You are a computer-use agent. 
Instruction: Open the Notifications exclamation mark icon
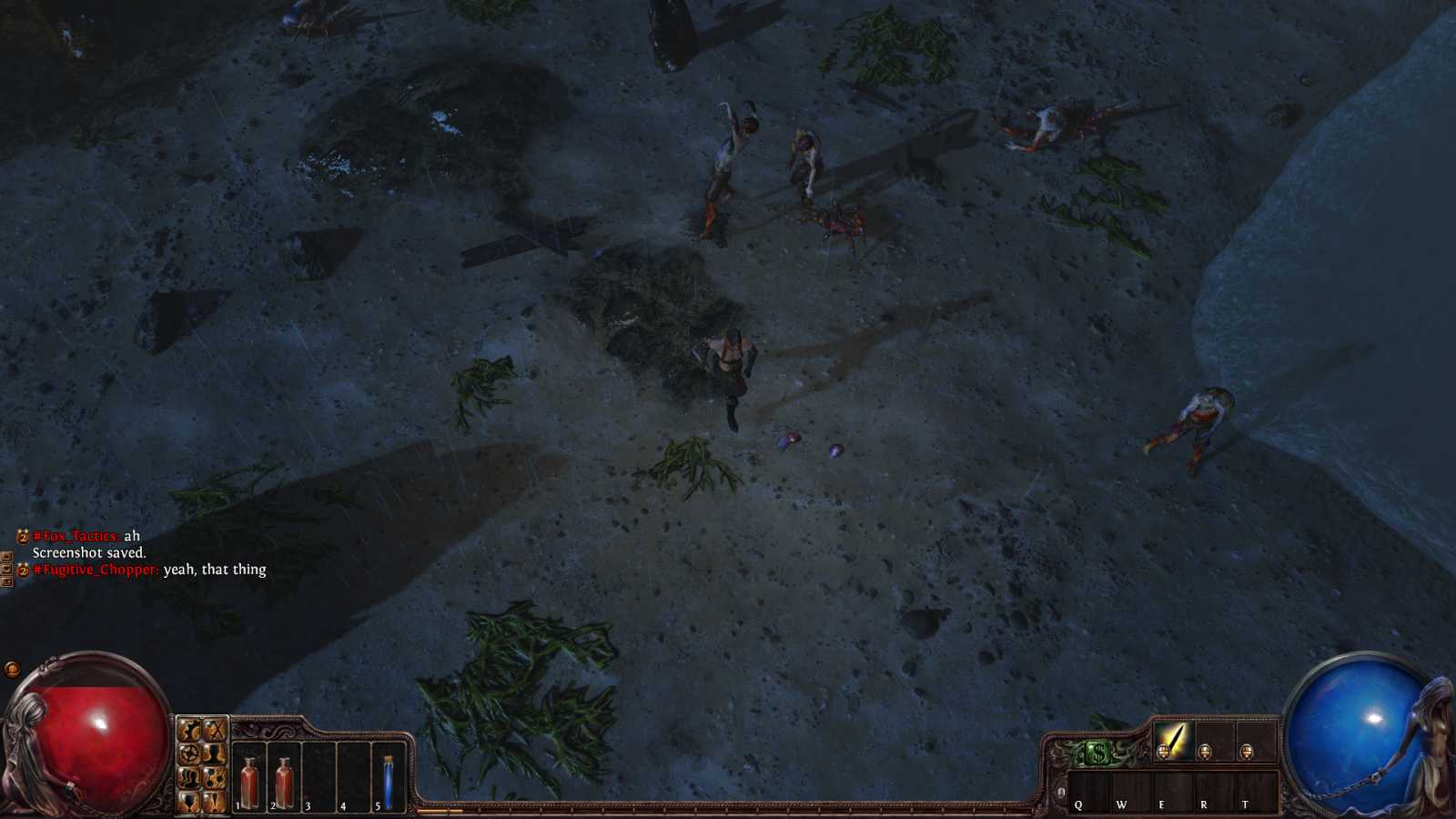point(213,803)
